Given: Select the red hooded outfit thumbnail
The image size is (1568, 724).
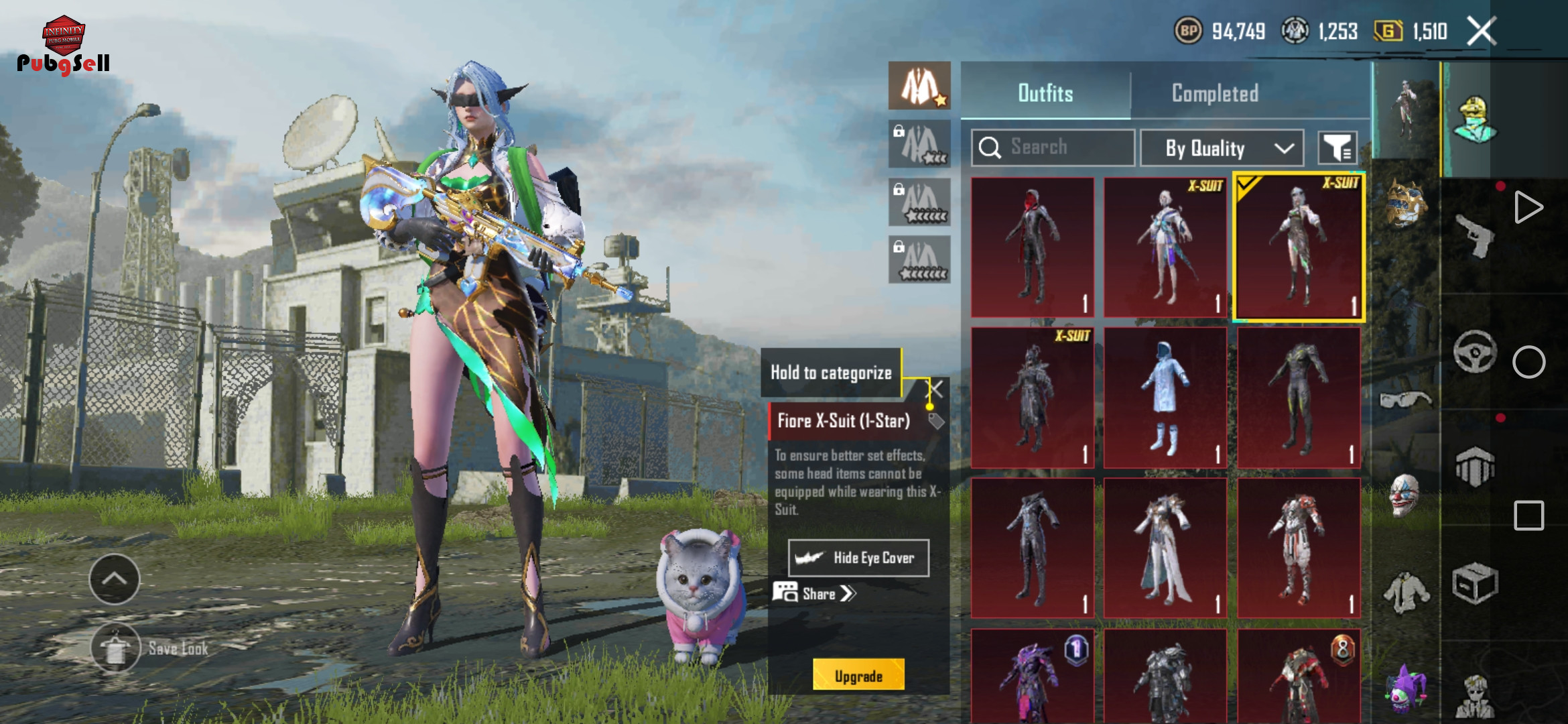Looking at the screenshot, I should tap(1032, 247).
